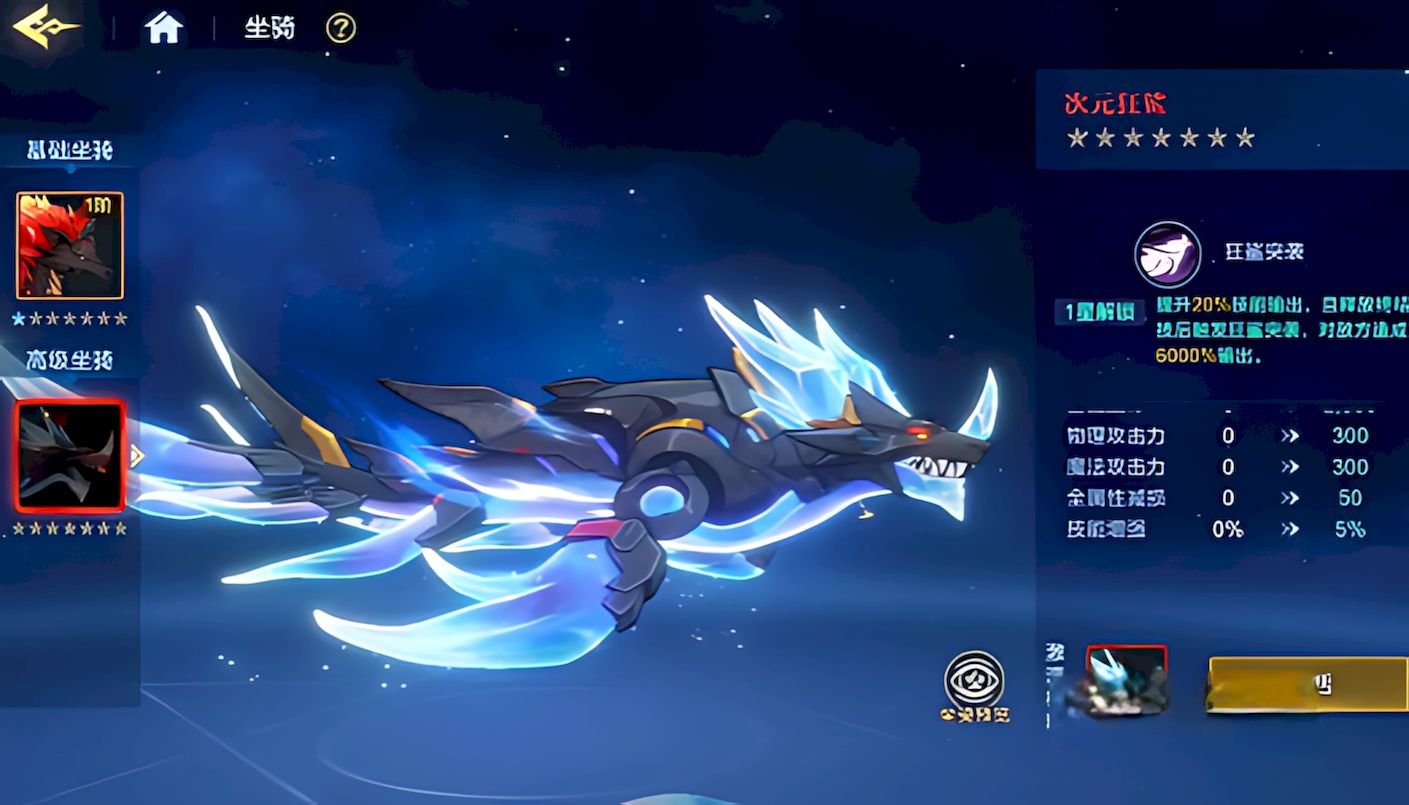Select the red wolf basic mount

pyautogui.click(x=70, y=246)
